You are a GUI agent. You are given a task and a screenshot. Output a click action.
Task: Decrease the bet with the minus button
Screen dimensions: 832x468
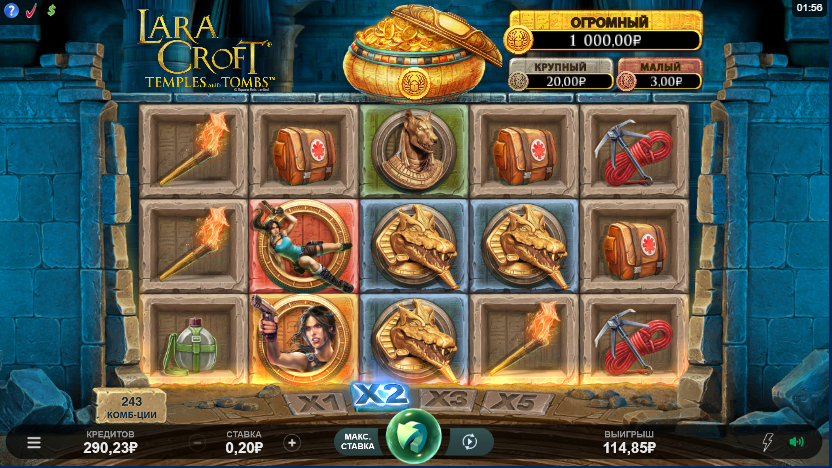[198, 442]
